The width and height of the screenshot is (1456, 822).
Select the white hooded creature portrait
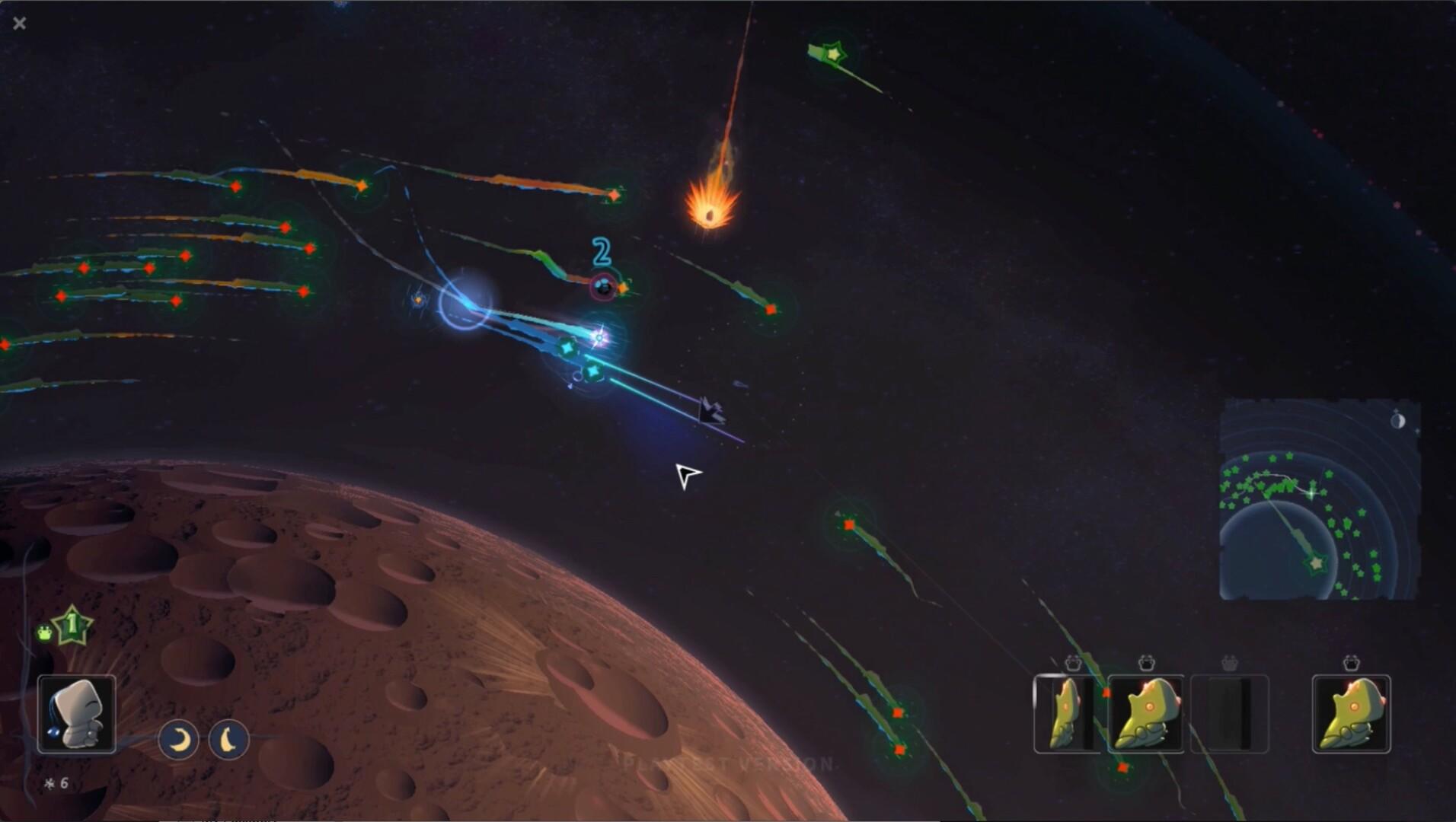click(76, 714)
